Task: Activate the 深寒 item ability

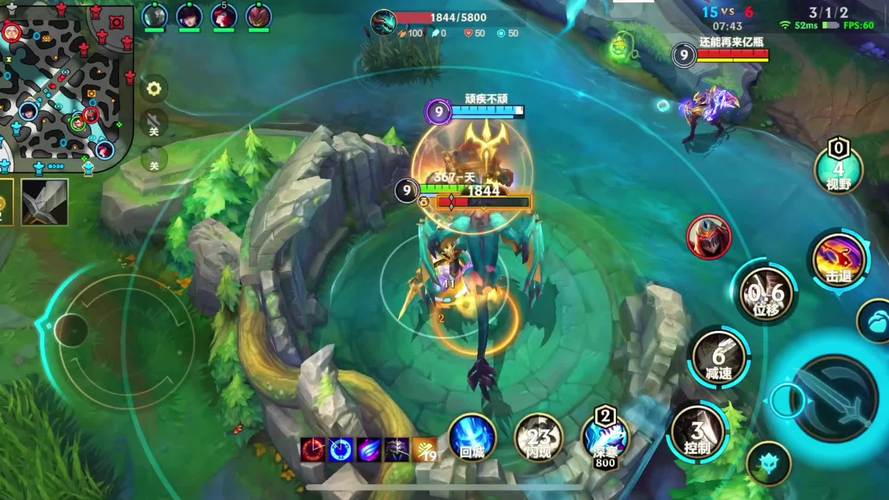Action: click(x=605, y=437)
